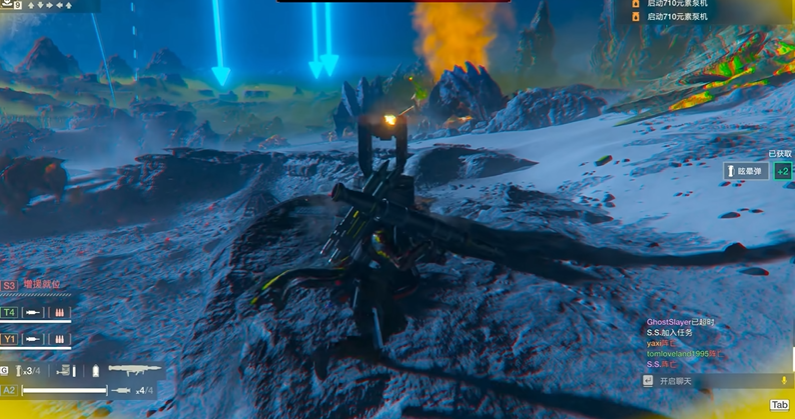
Task: Click the rocket launcher support weapon icon
Action: pos(134,370)
